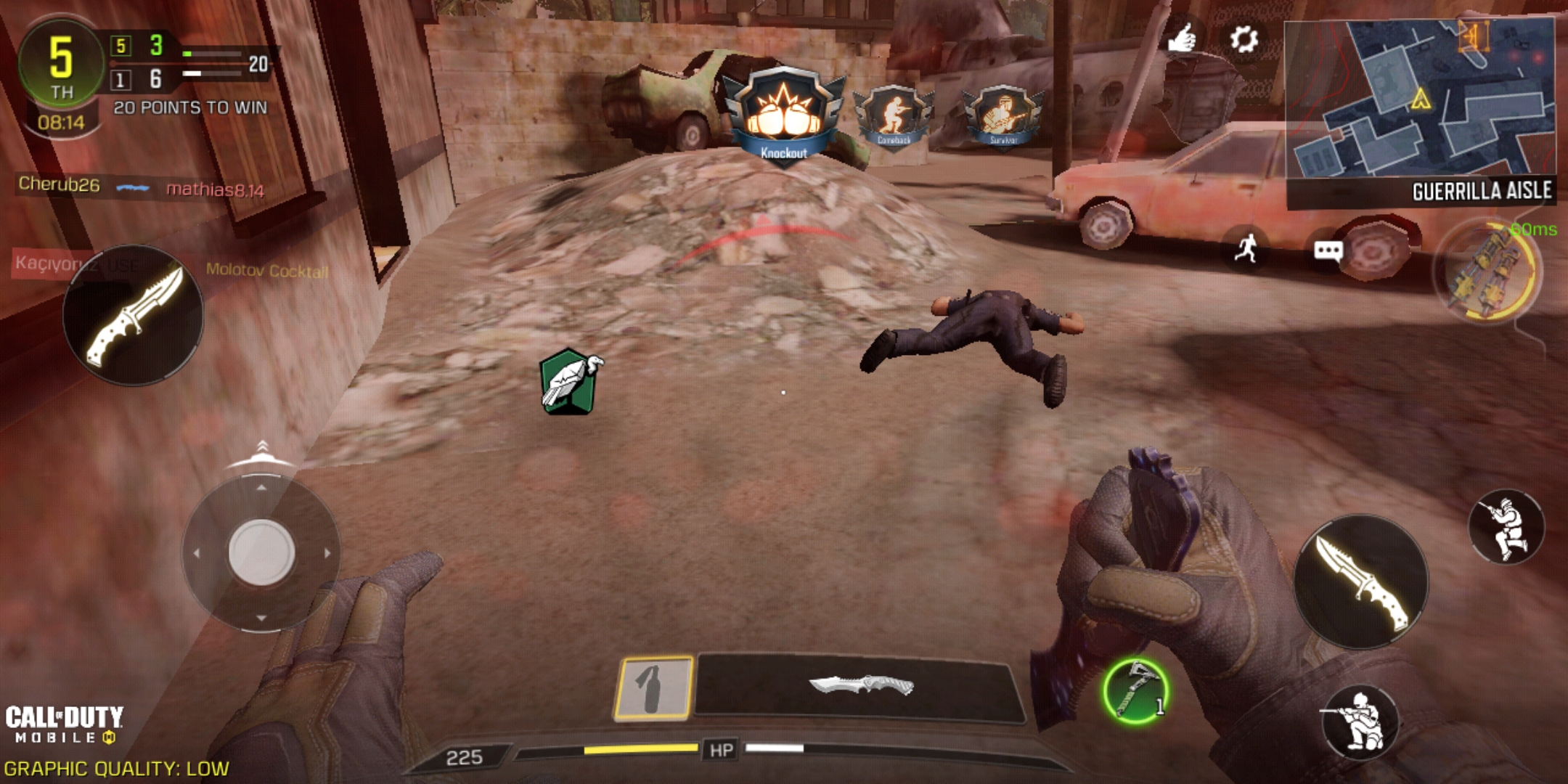Tap the movement joystick center knob

[x=261, y=552]
